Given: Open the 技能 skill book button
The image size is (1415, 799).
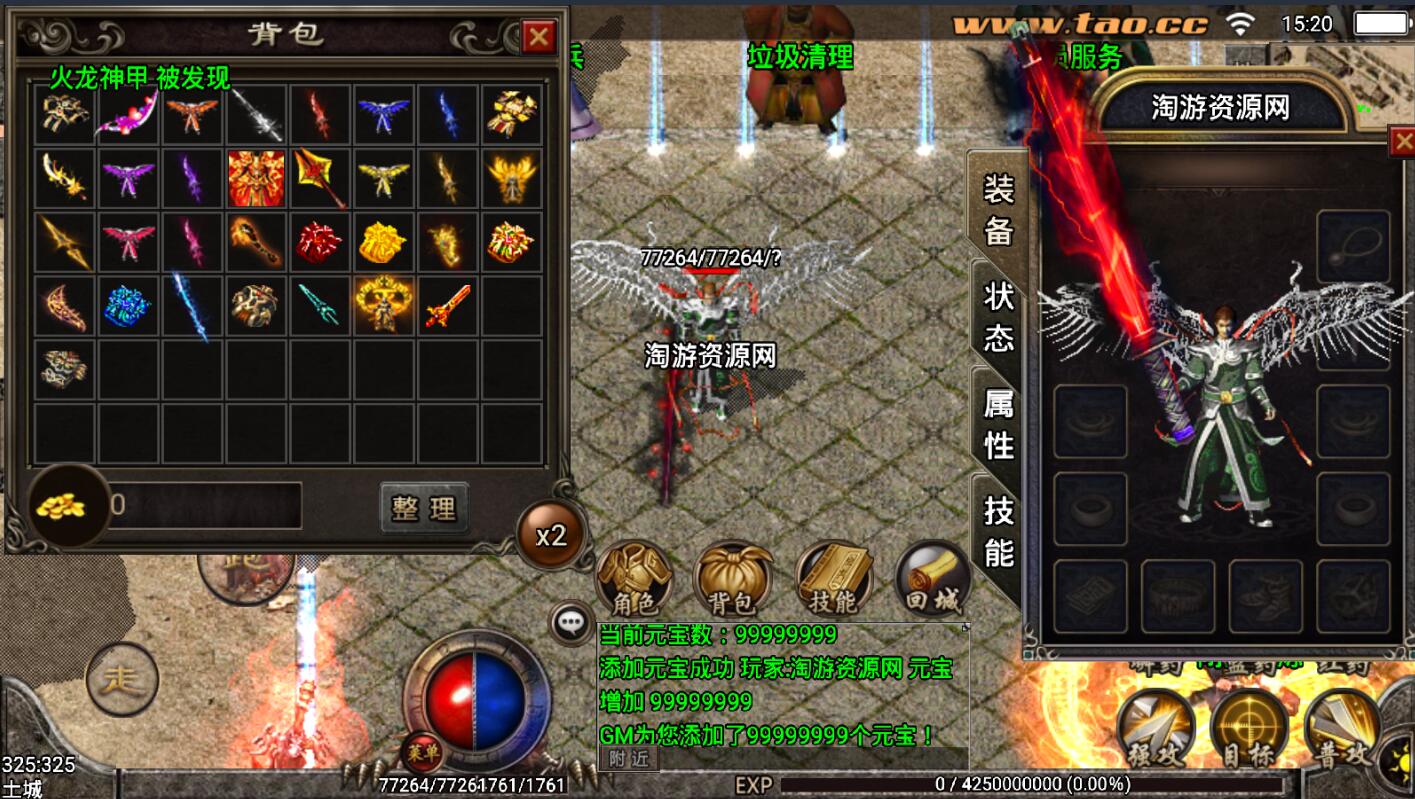Looking at the screenshot, I should [x=832, y=580].
